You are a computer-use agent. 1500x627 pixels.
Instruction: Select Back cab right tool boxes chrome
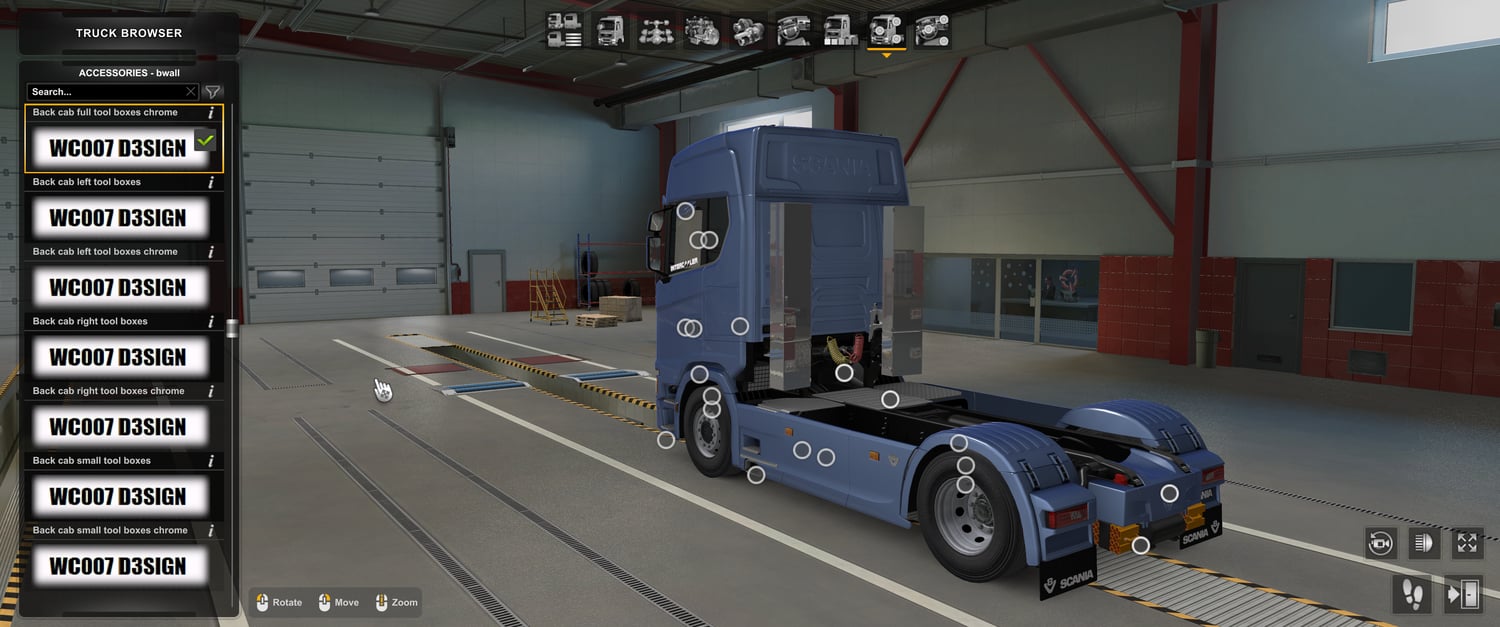pyautogui.click(x=118, y=427)
